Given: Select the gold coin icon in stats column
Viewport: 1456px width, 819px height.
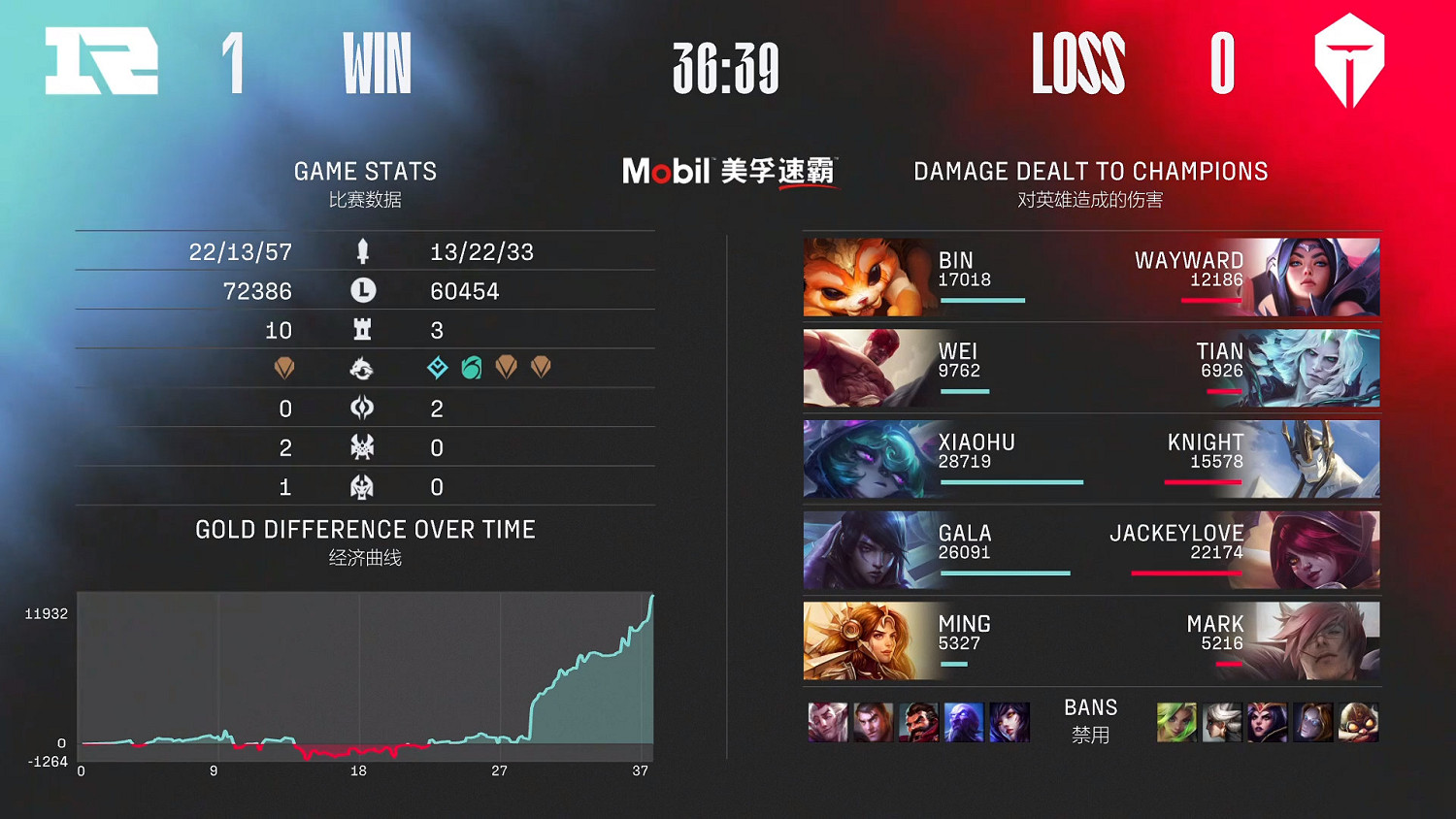Looking at the screenshot, I should [x=362, y=290].
